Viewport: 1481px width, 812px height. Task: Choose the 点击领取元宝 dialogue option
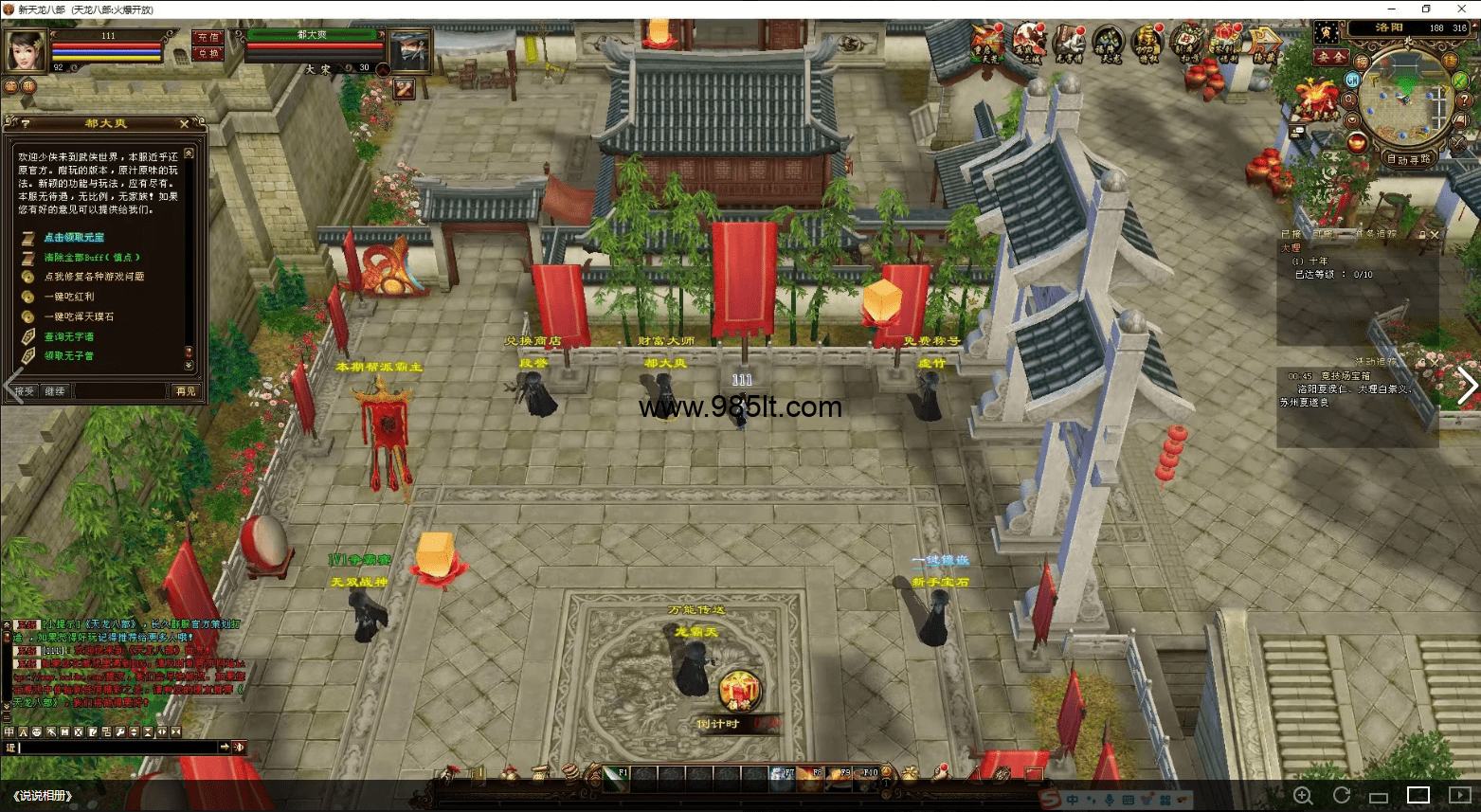tap(74, 238)
